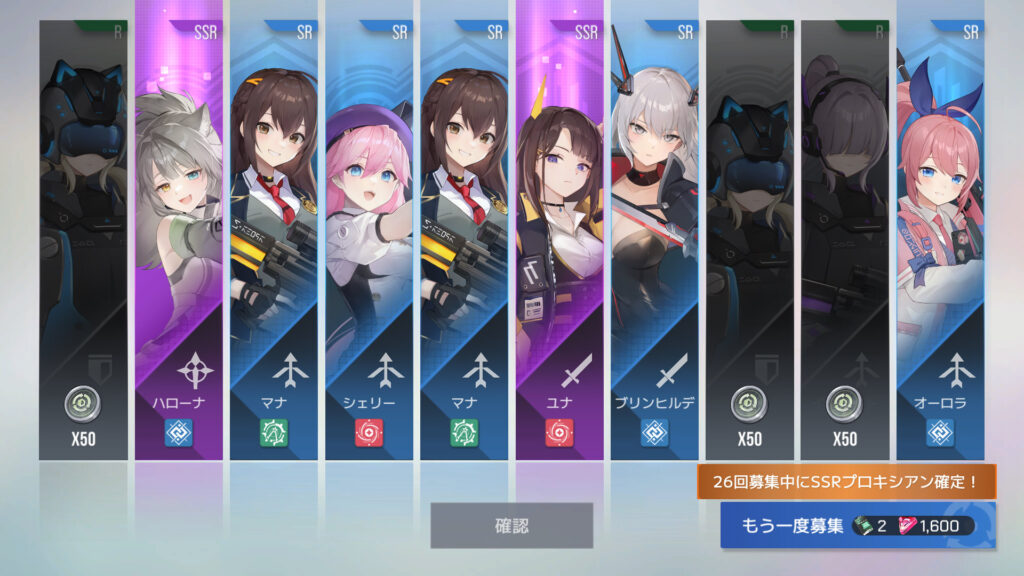Select the シェリー character card
Screen dimensions: 1024x576
369,240
